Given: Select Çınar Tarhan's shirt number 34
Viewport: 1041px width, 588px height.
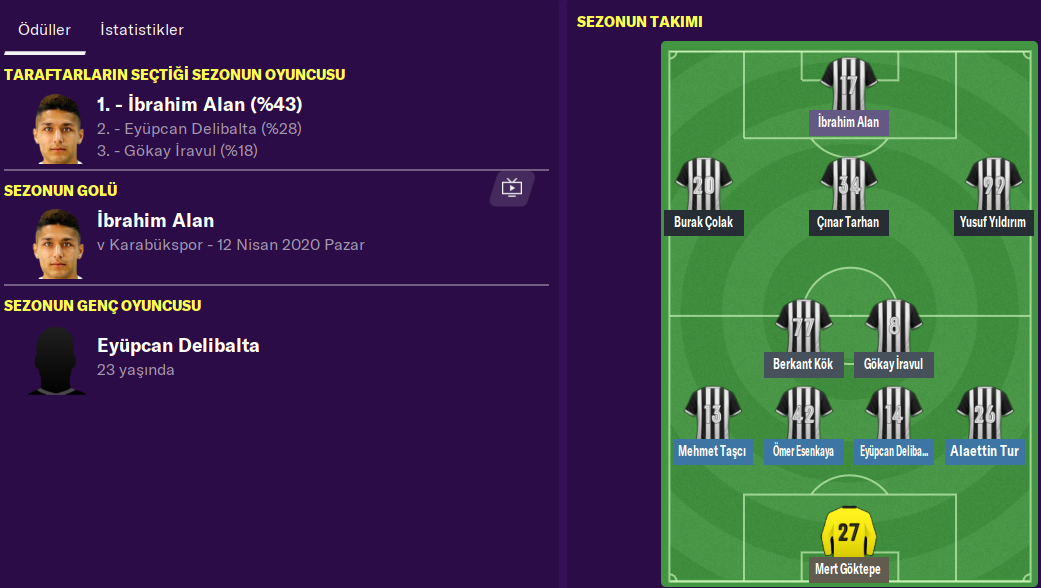Looking at the screenshot, I should [x=848, y=185].
